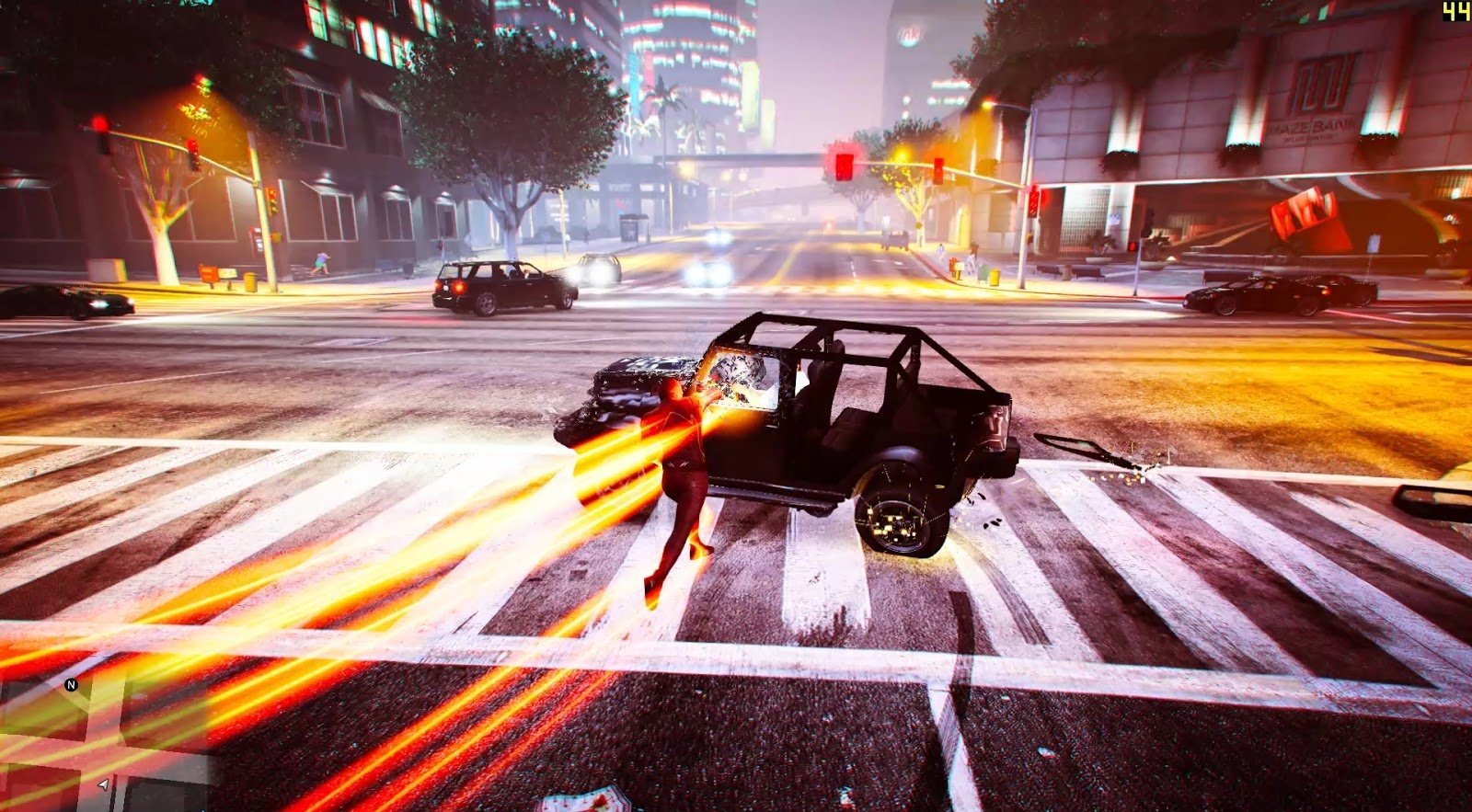Screen dimensions: 1472x812
Task: Select the north compass marker on minimap
Action: point(71,685)
